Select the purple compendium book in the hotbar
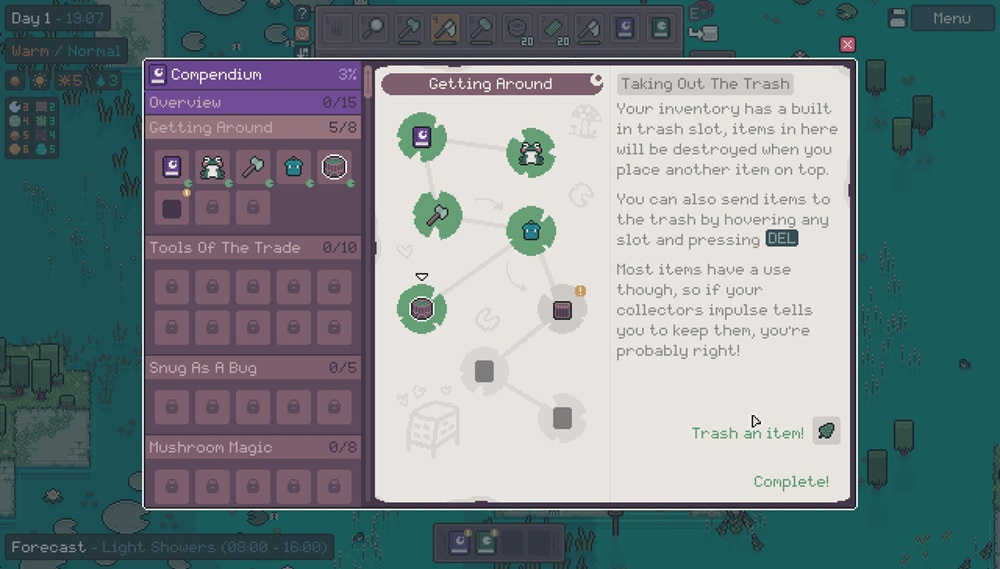 (624, 28)
